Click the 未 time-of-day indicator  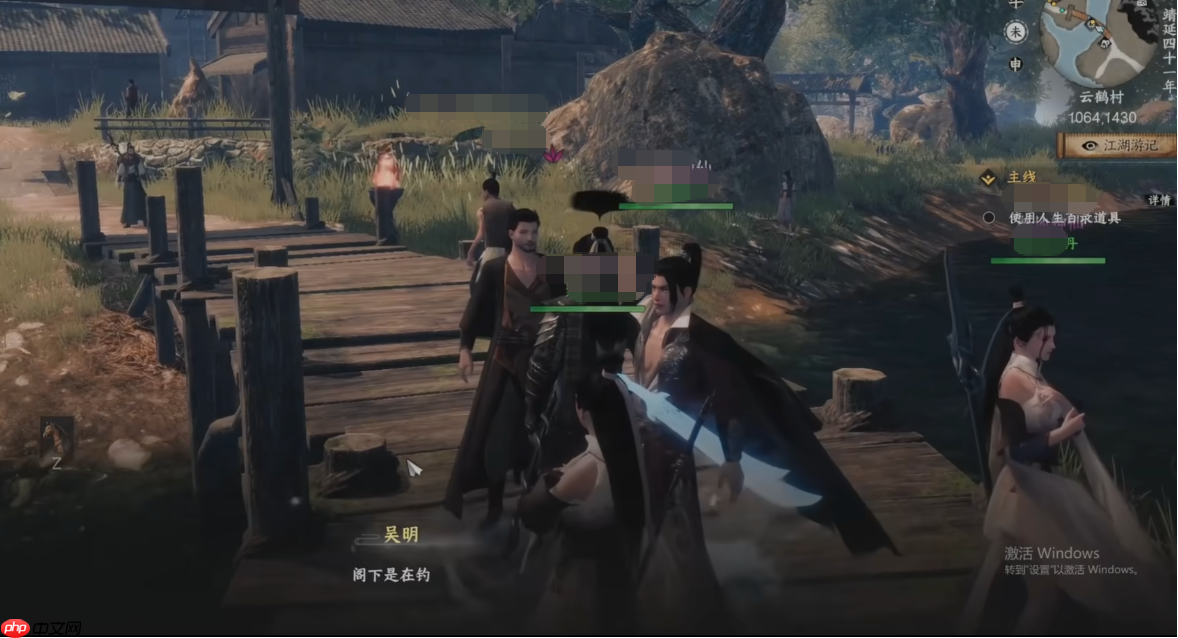[x=1015, y=32]
